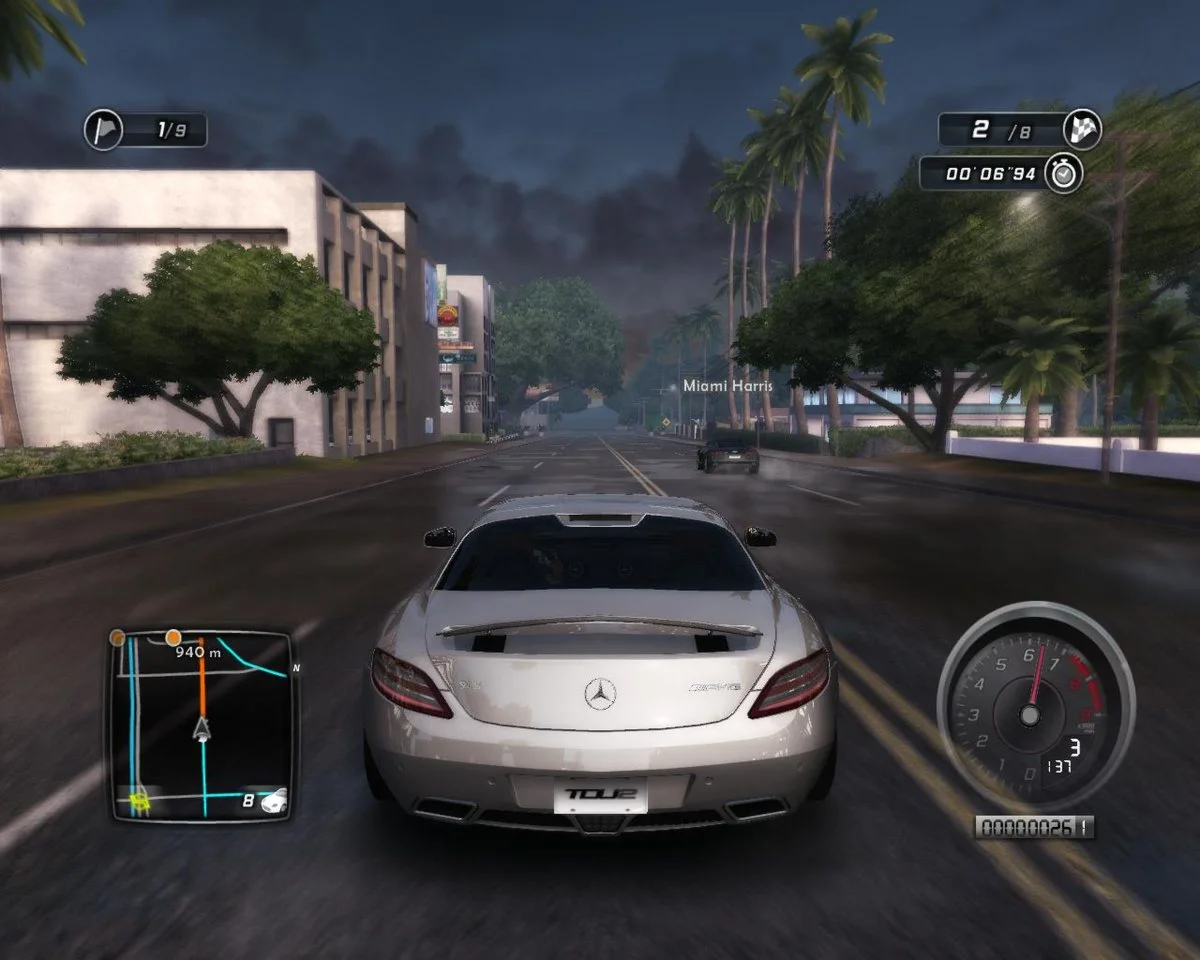This screenshot has width=1200, height=960.
Task: Click the yellow marker on the minimap
Action: [140, 798]
